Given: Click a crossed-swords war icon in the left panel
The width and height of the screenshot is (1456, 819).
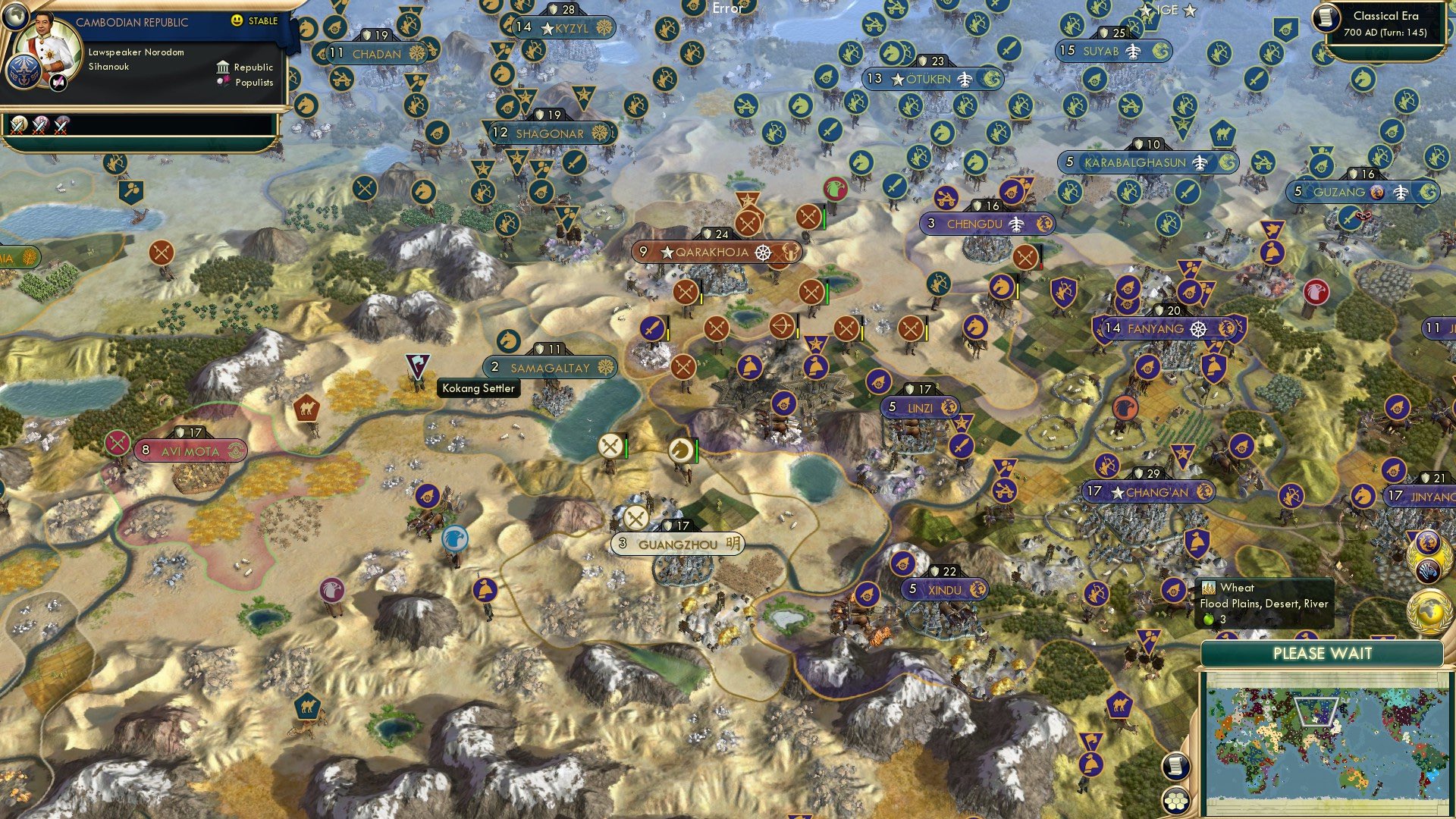Looking at the screenshot, I should tap(19, 127).
